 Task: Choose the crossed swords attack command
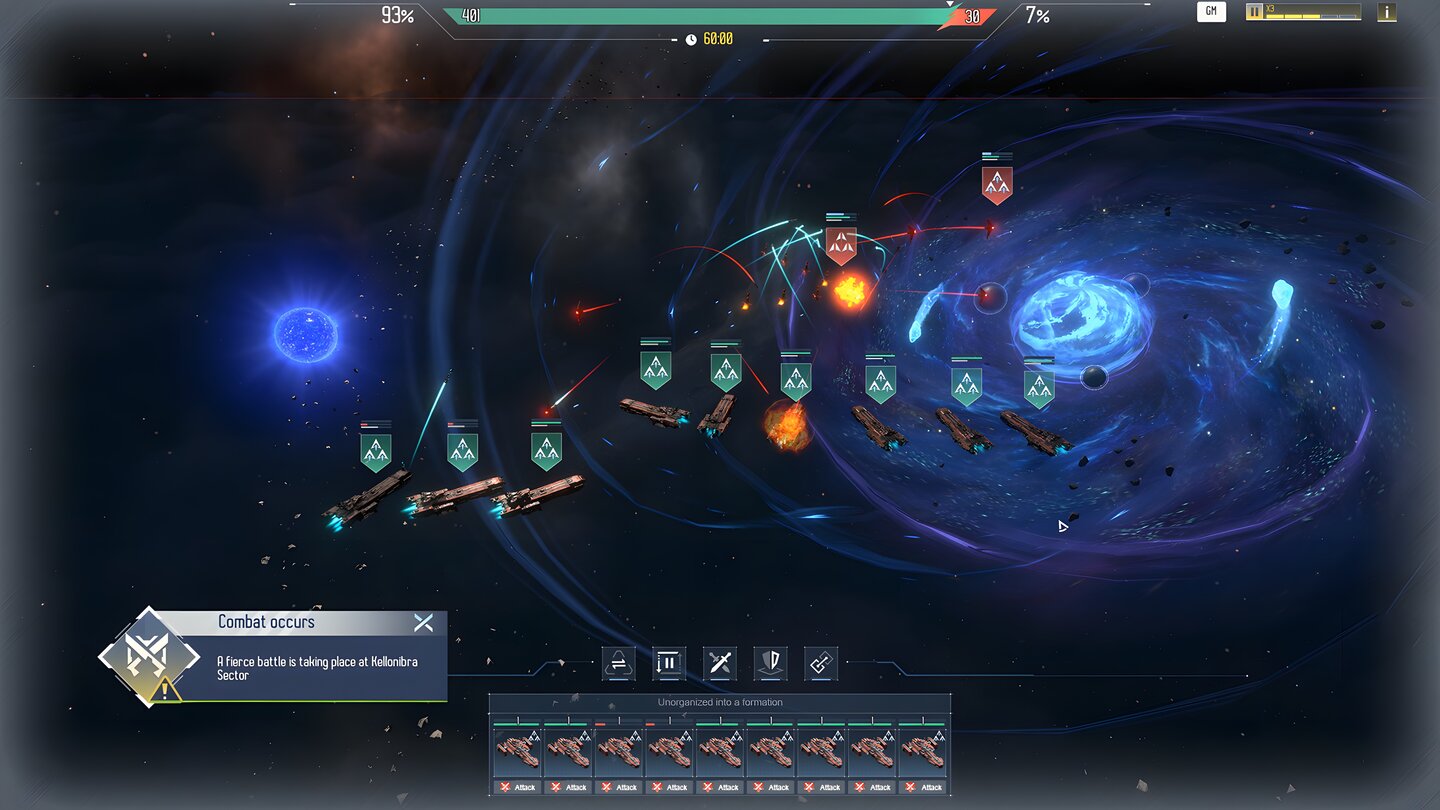point(719,663)
